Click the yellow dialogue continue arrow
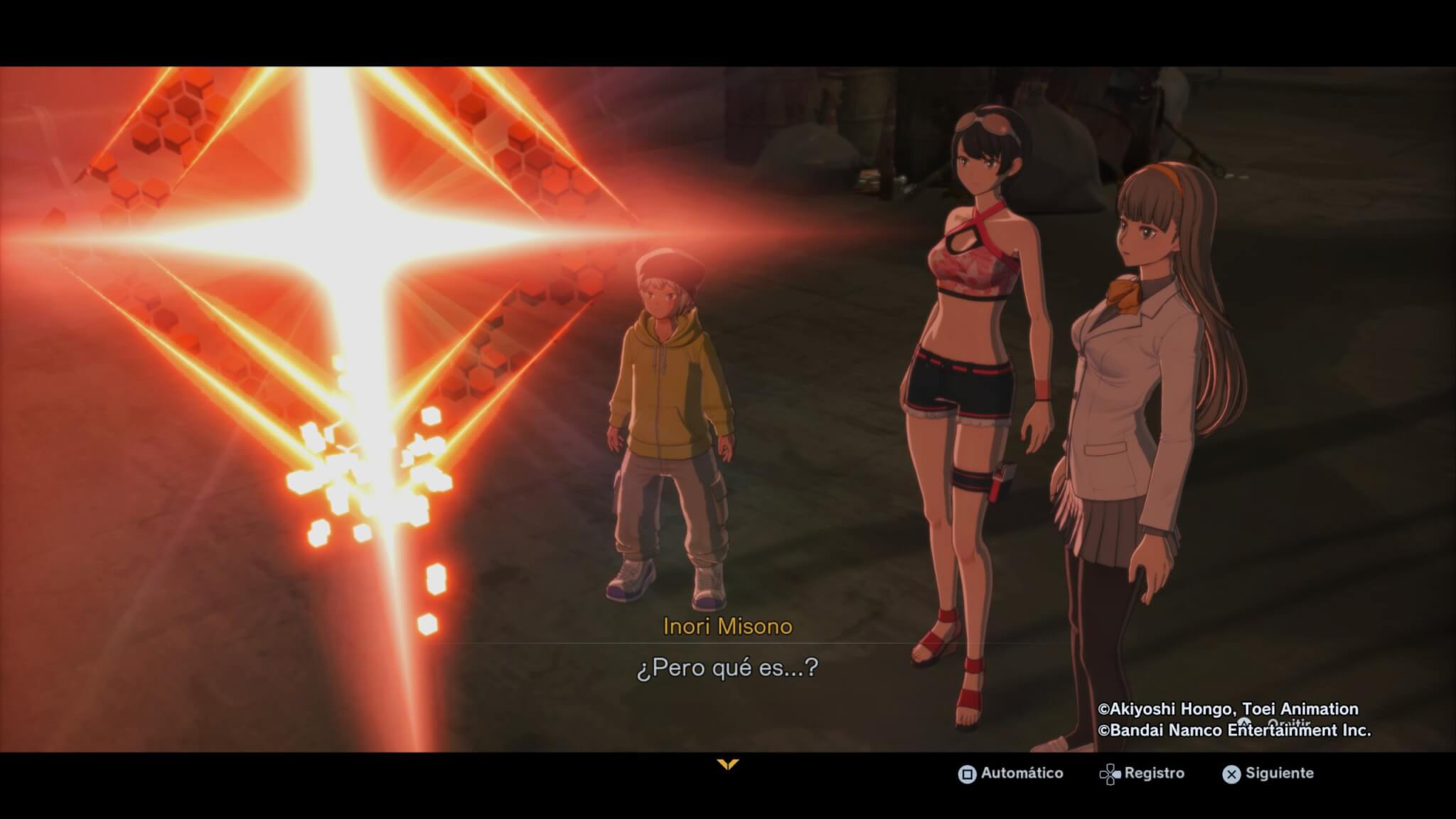This screenshot has height=819, width=1456. click(x=728, y=765)
